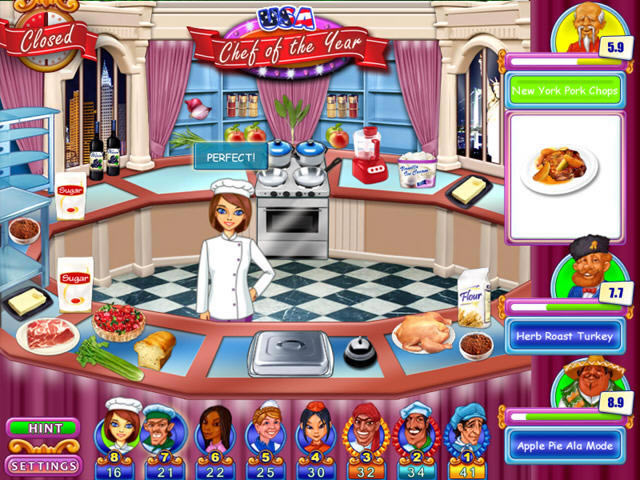Select the eighth-place contestant portrait scoring 16
640x480 pixels.
(119, 431)
